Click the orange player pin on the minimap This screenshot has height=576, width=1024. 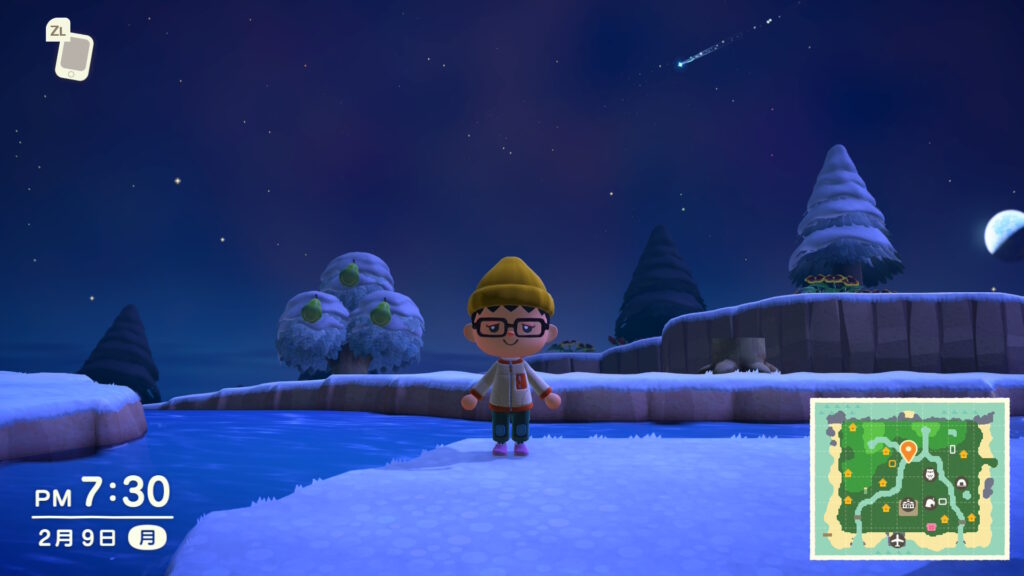click(907, 450)
